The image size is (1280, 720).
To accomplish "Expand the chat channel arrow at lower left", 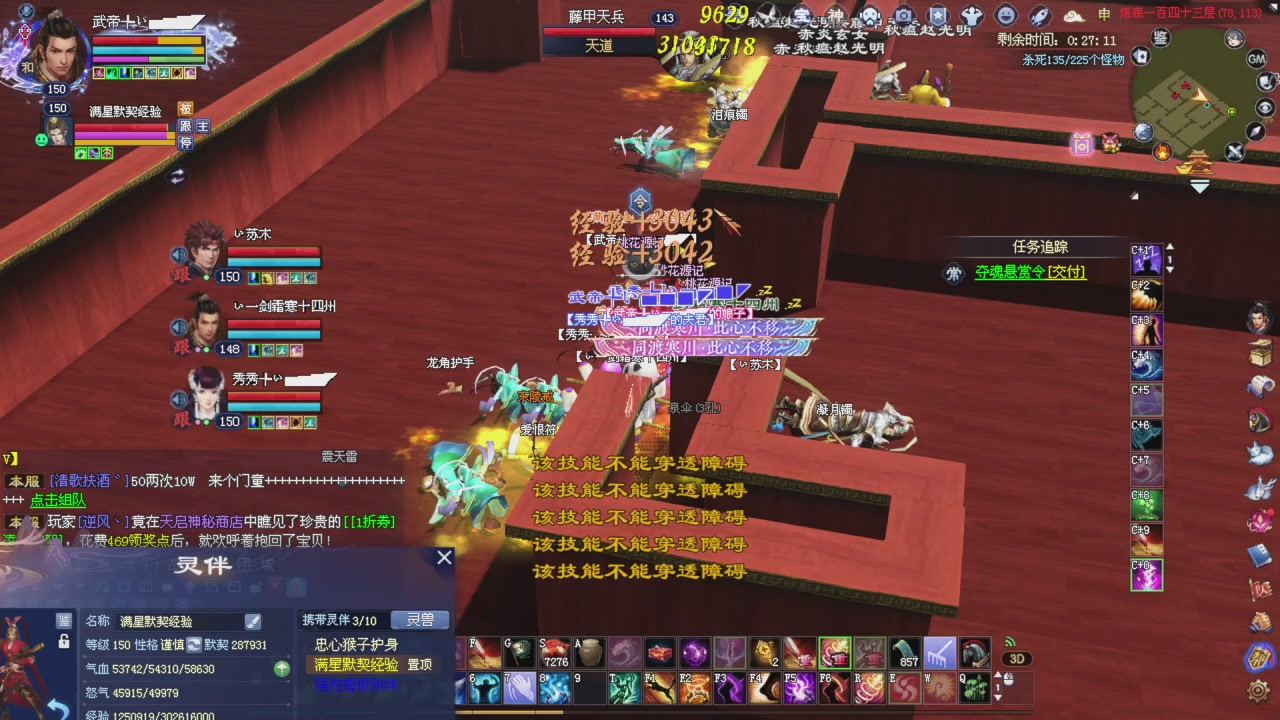I will pyautogui.click(x=10, y=457).
